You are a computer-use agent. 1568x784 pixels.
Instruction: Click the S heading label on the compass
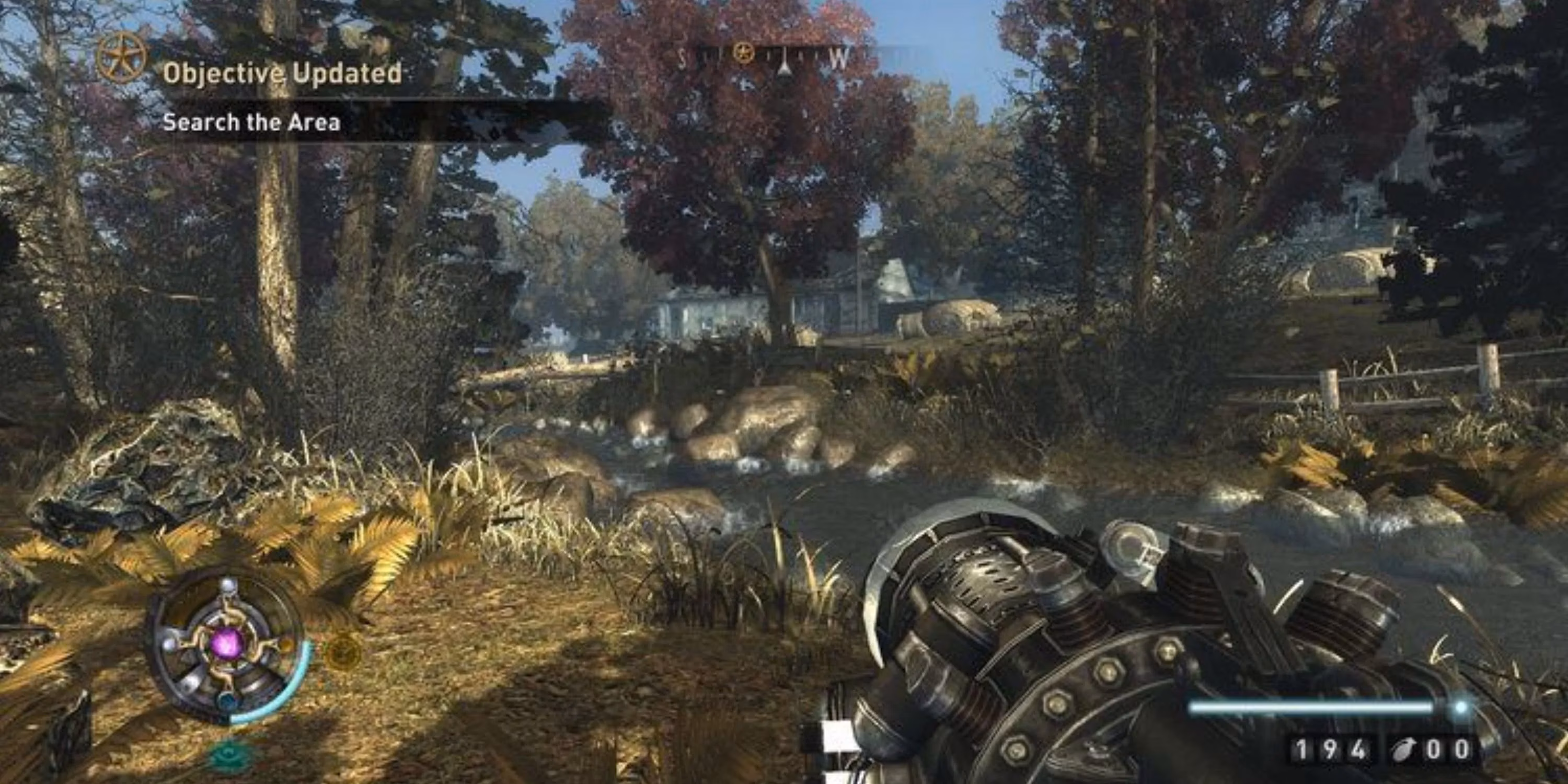[682, 56]
